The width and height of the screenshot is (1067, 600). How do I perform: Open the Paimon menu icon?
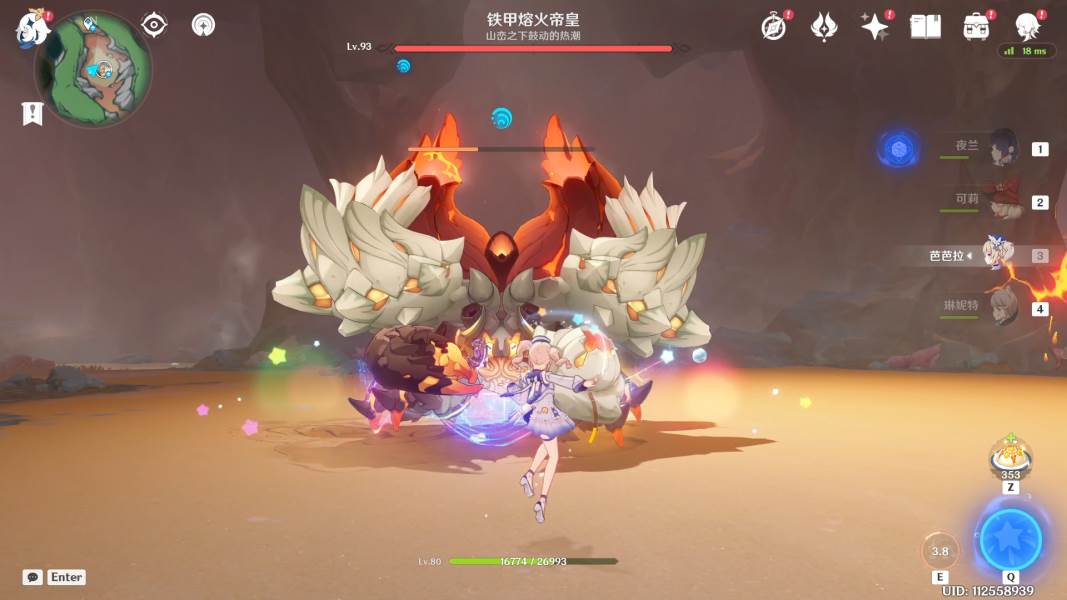pyautogui.click(x=32, y=30)
